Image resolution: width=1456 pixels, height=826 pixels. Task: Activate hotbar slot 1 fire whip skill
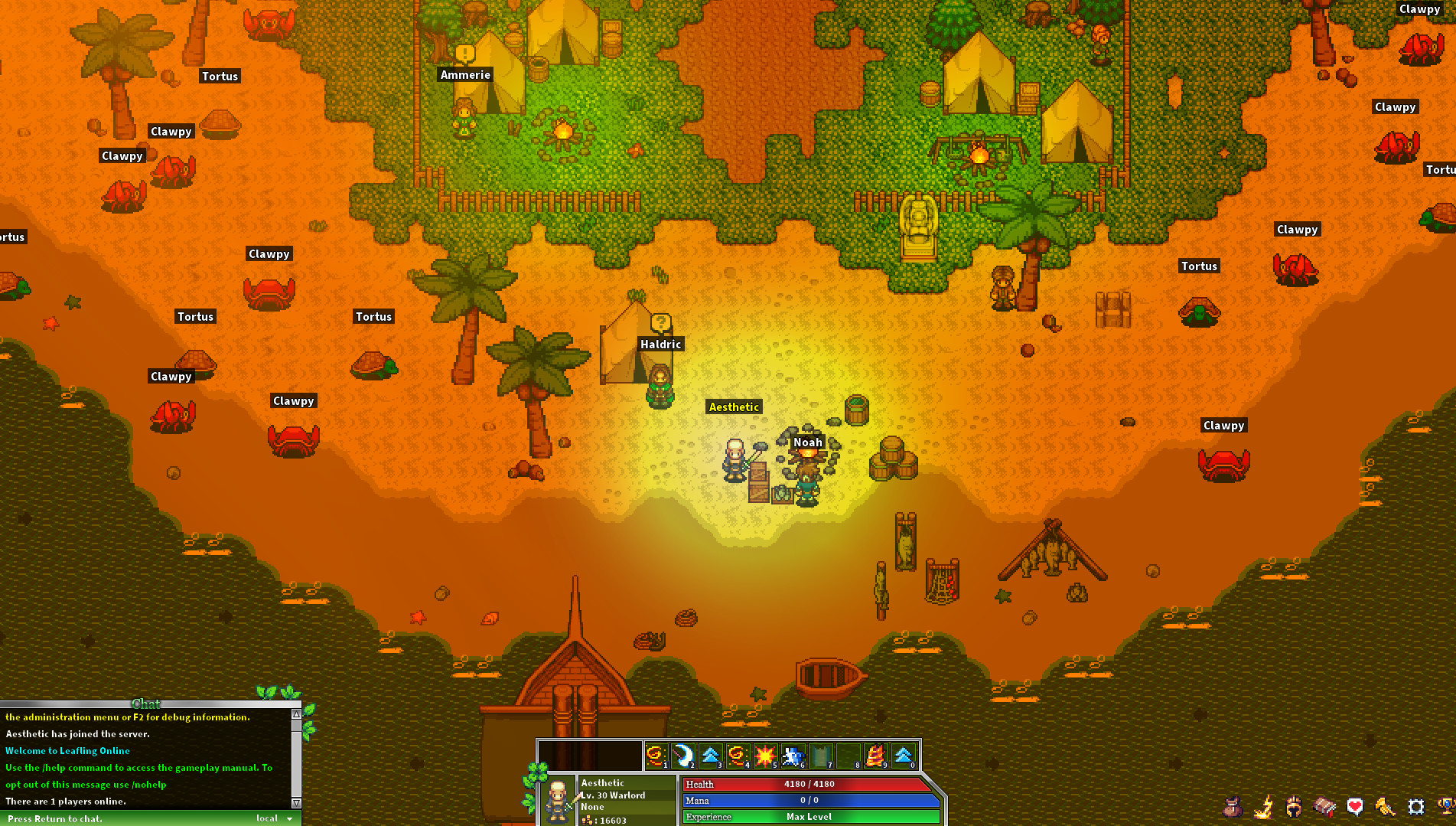coord(656,755)
